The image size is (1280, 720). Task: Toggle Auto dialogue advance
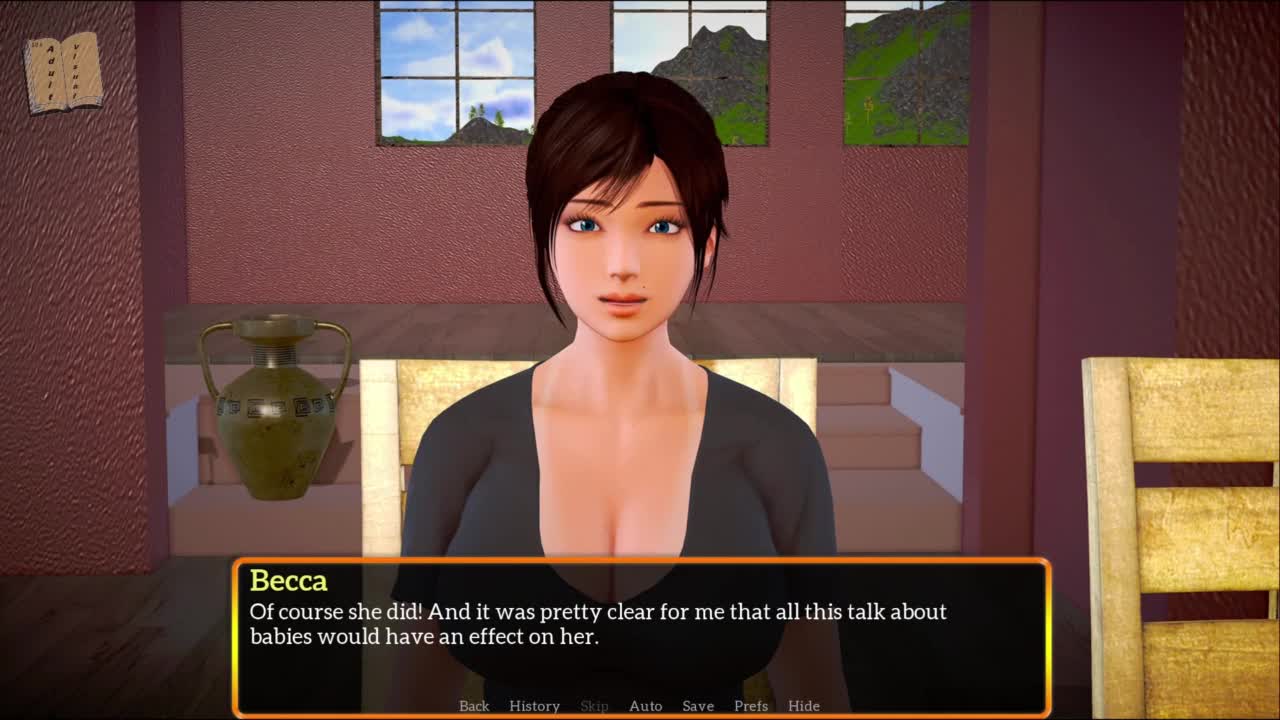point(645,706)
